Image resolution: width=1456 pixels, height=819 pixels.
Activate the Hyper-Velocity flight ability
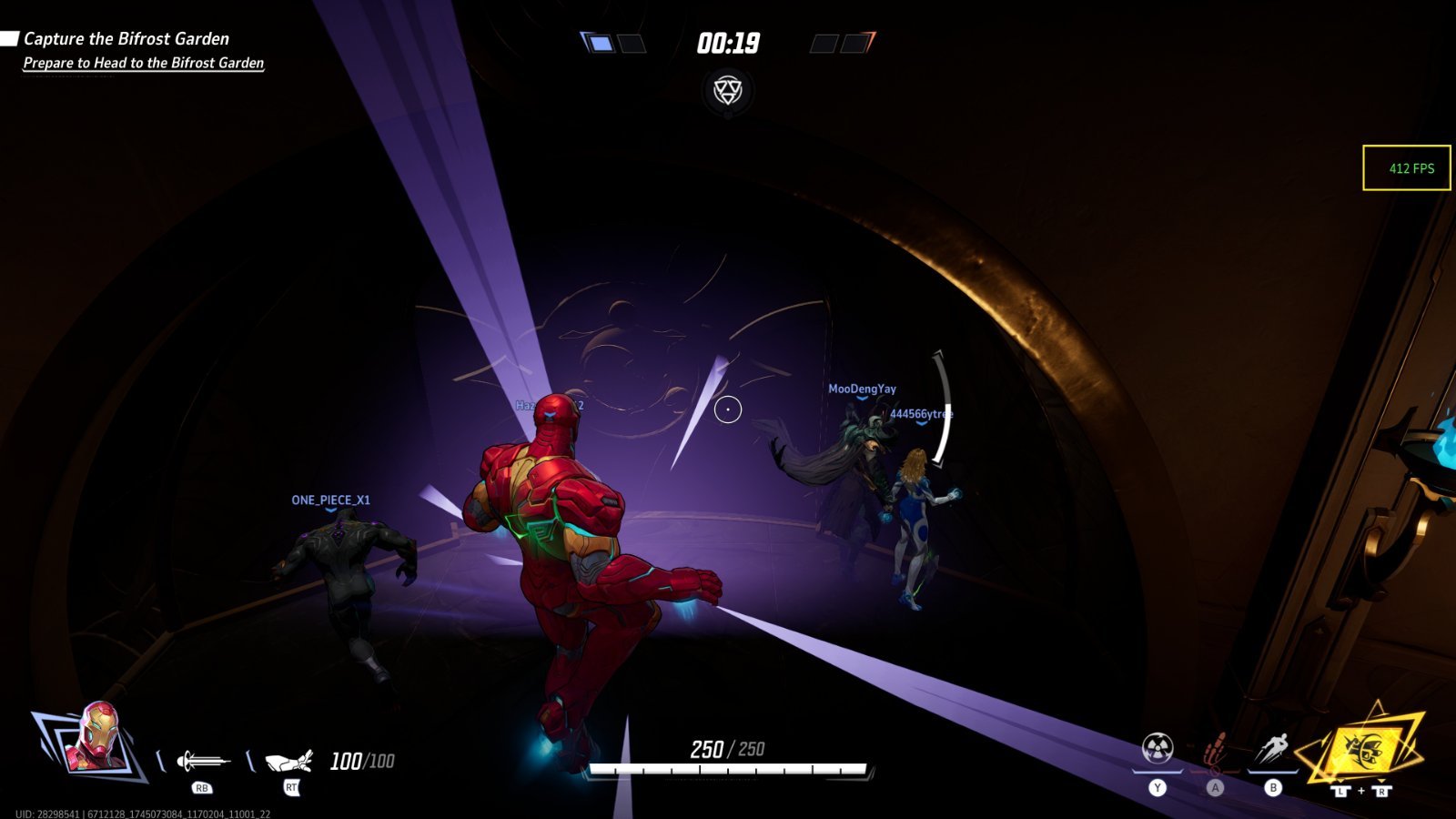click(1272, 750)
